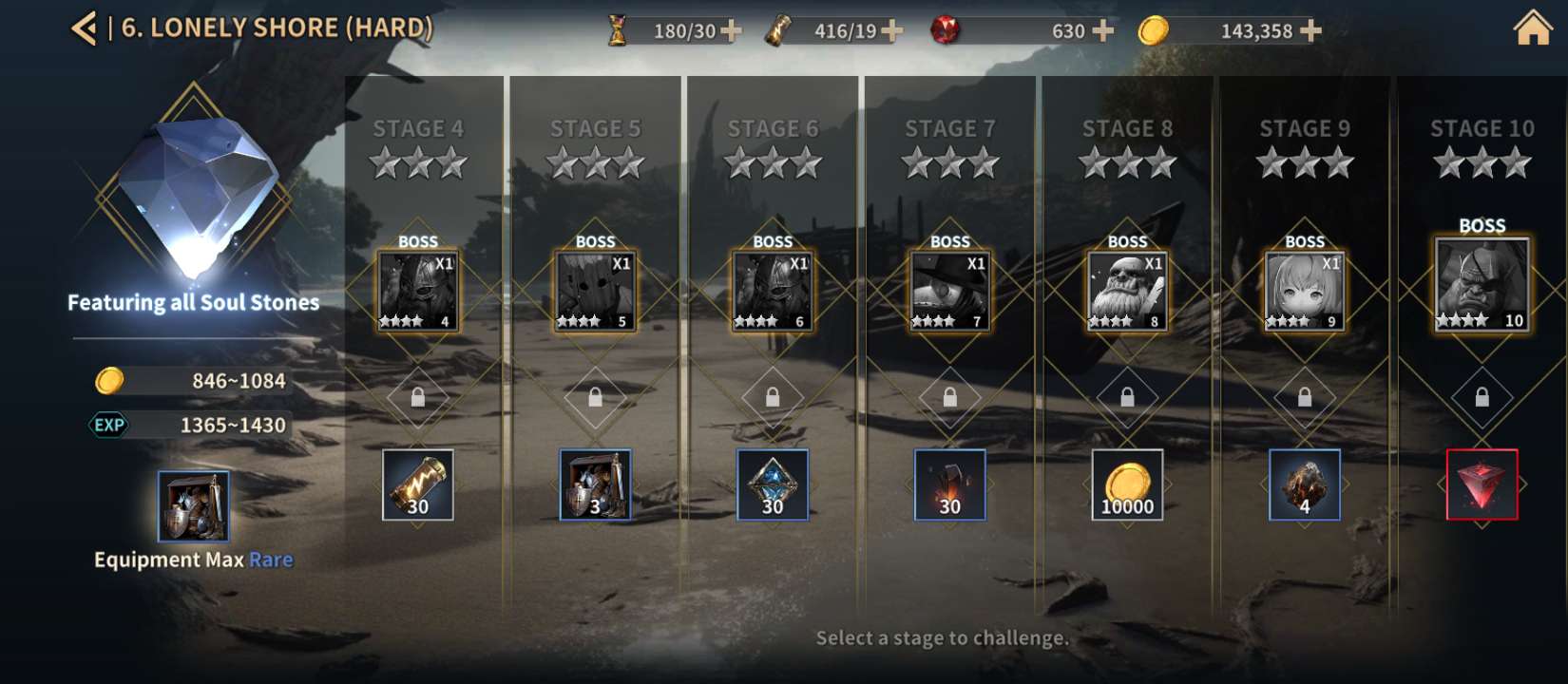Select the Stage 5 boss portrait
The image size is (1568, 684).
coord(595,291)
